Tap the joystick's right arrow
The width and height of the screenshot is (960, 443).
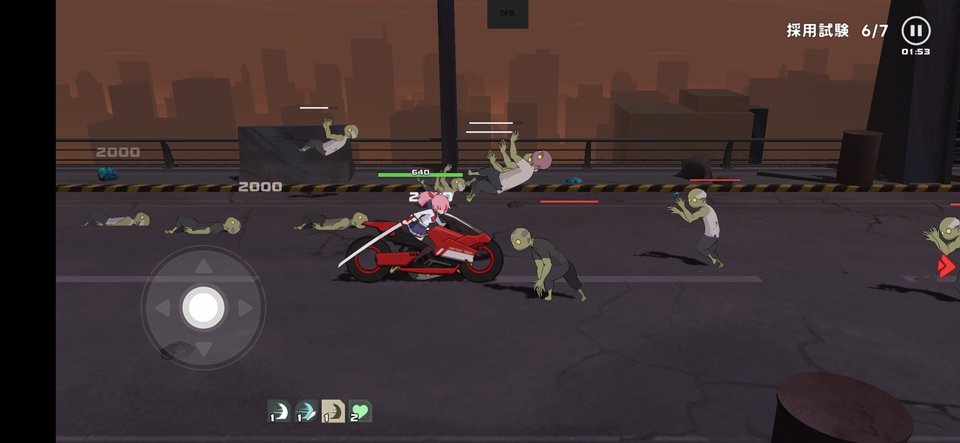click(x=245, y=308)
